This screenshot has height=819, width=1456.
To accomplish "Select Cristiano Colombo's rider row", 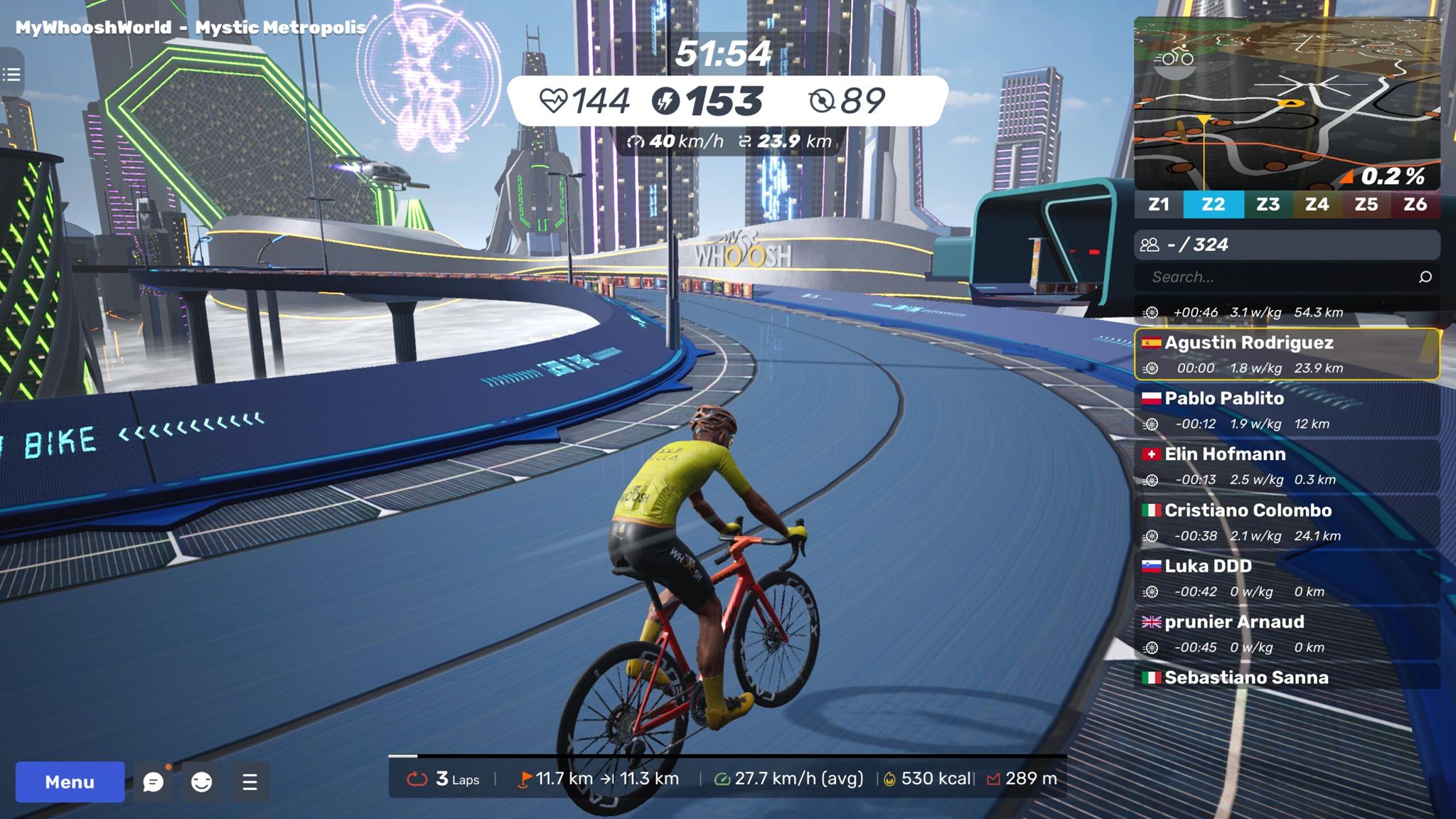I will pyautogui.click(x=1287, y=523).
